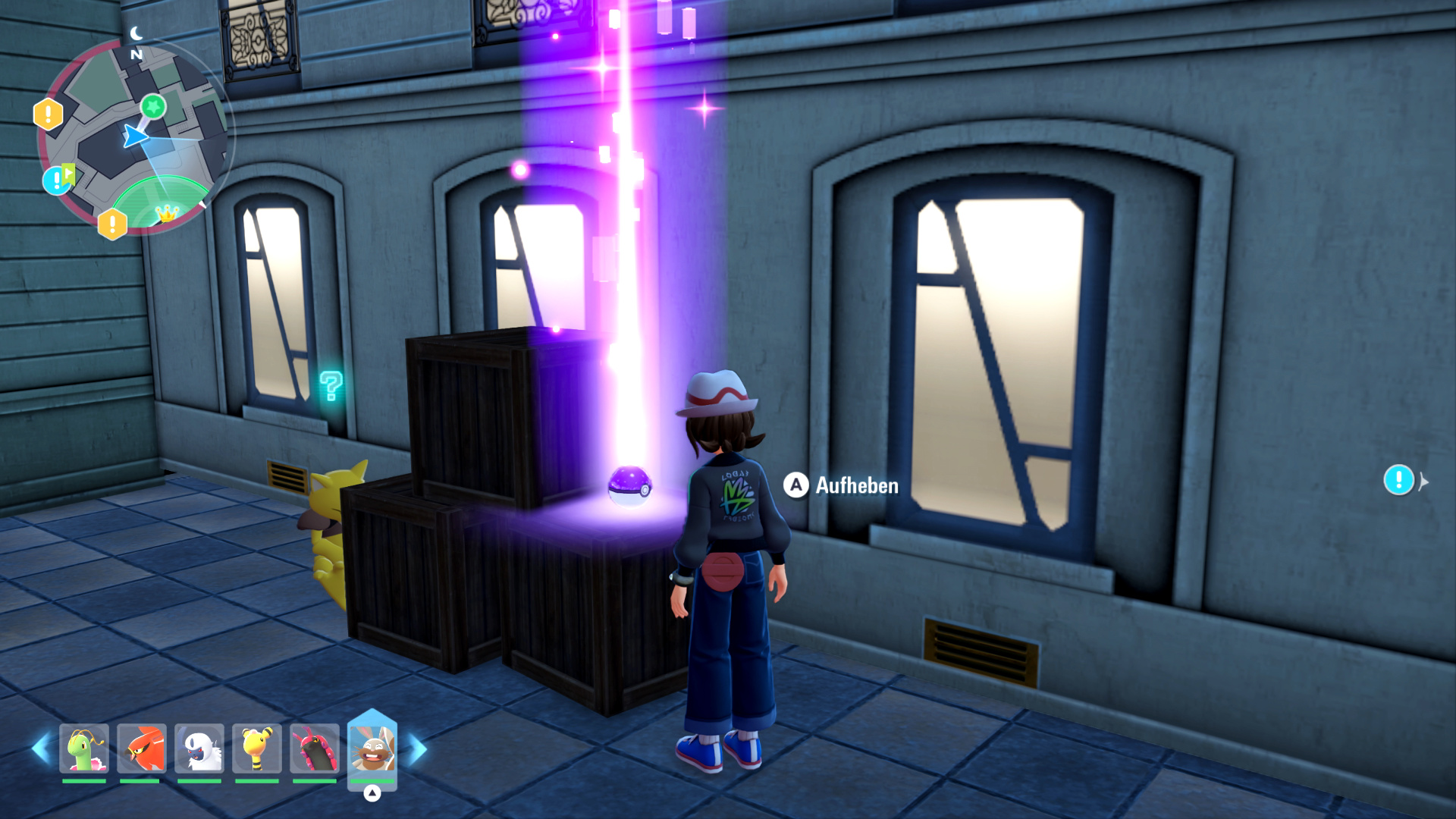Select the Talonflame party slot

(x=142, y=748)
